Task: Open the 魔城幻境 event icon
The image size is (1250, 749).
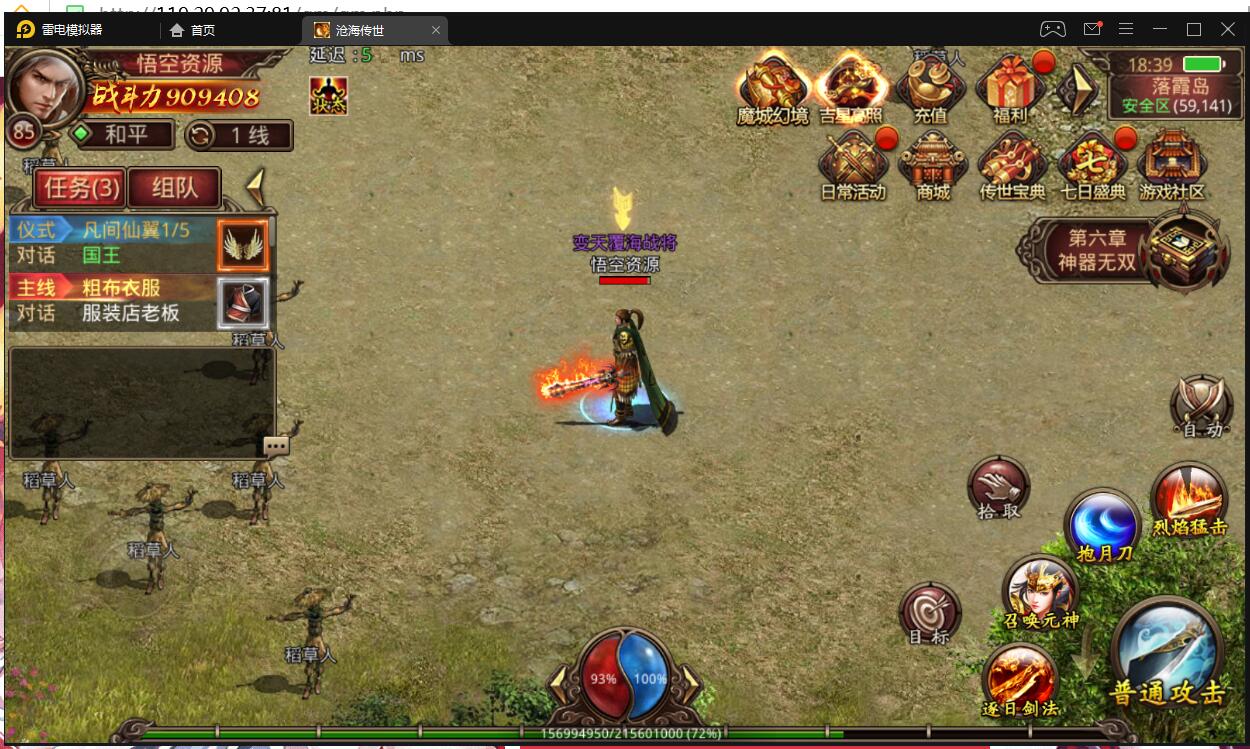Action: coord(772,86)
